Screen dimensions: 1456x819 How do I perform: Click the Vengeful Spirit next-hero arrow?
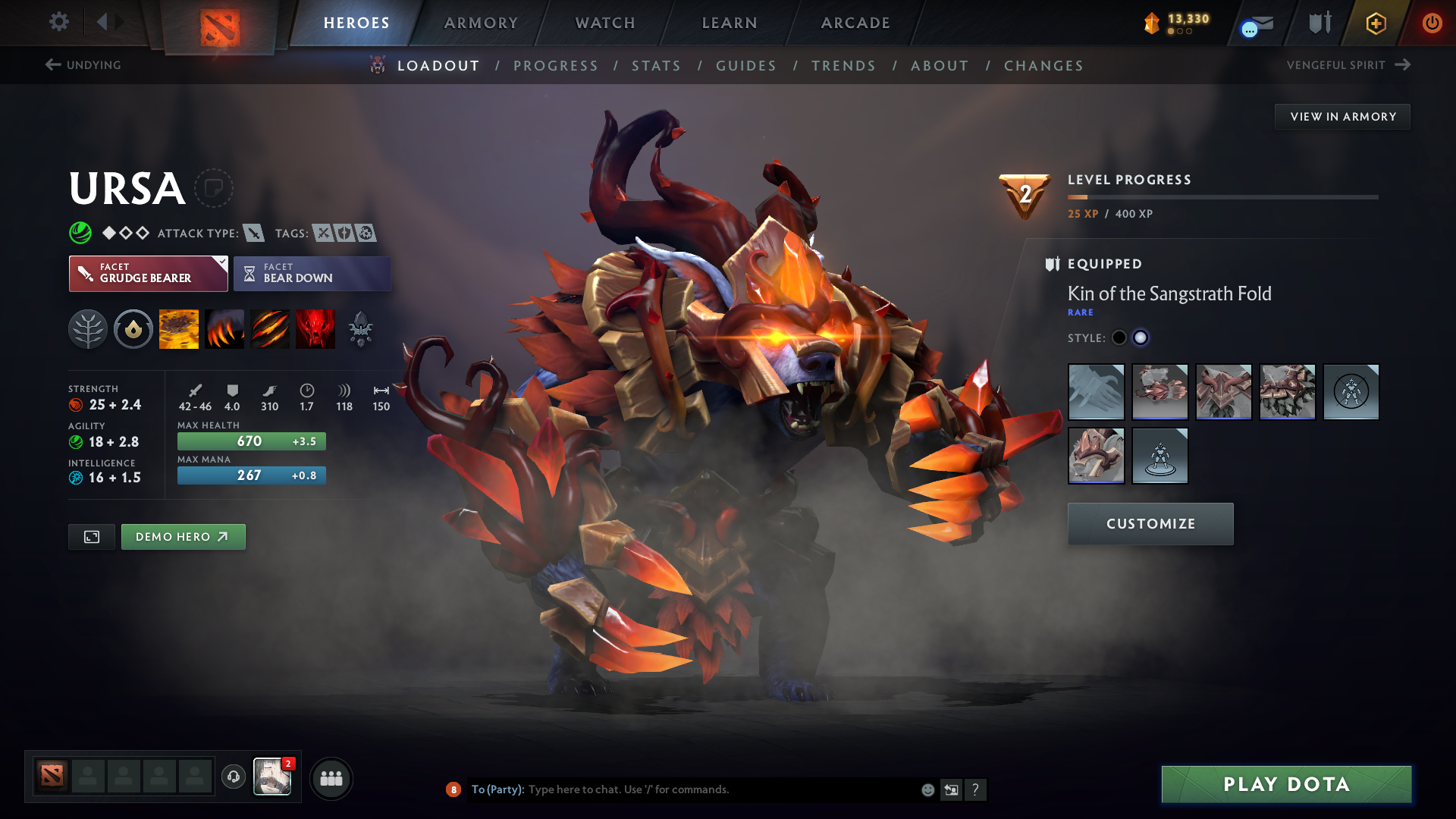[x=1401, y=64]
